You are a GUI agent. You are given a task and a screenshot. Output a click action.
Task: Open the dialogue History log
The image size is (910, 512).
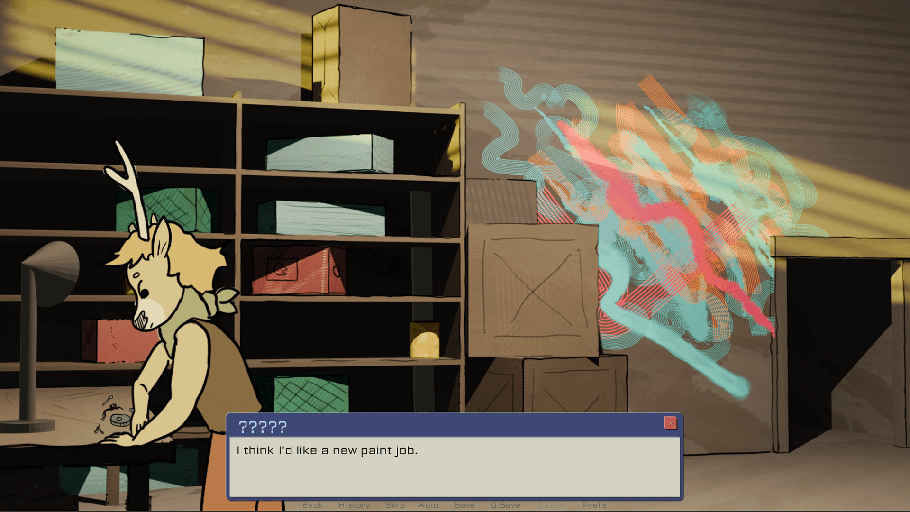pos(354,505)
